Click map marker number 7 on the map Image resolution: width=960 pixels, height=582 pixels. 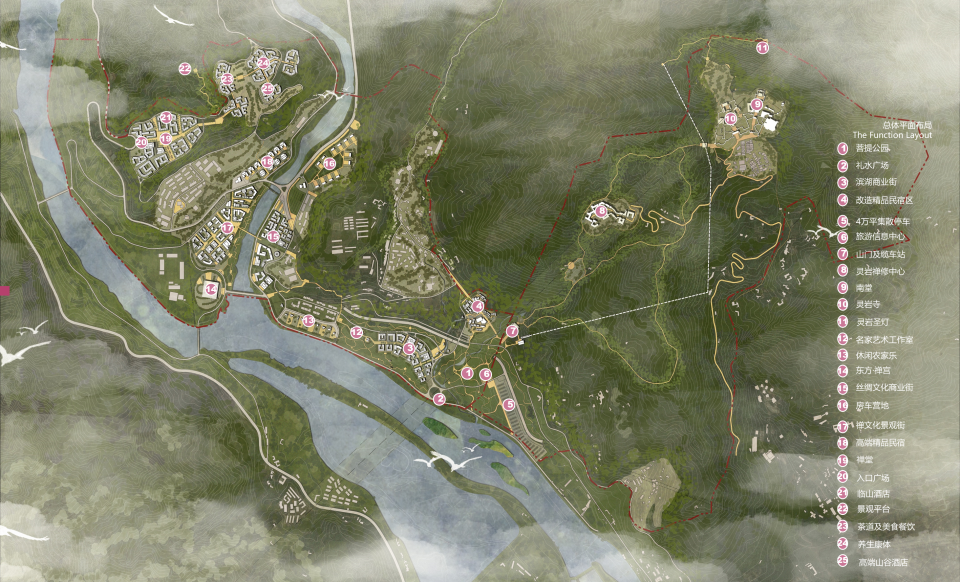(512, 330)
